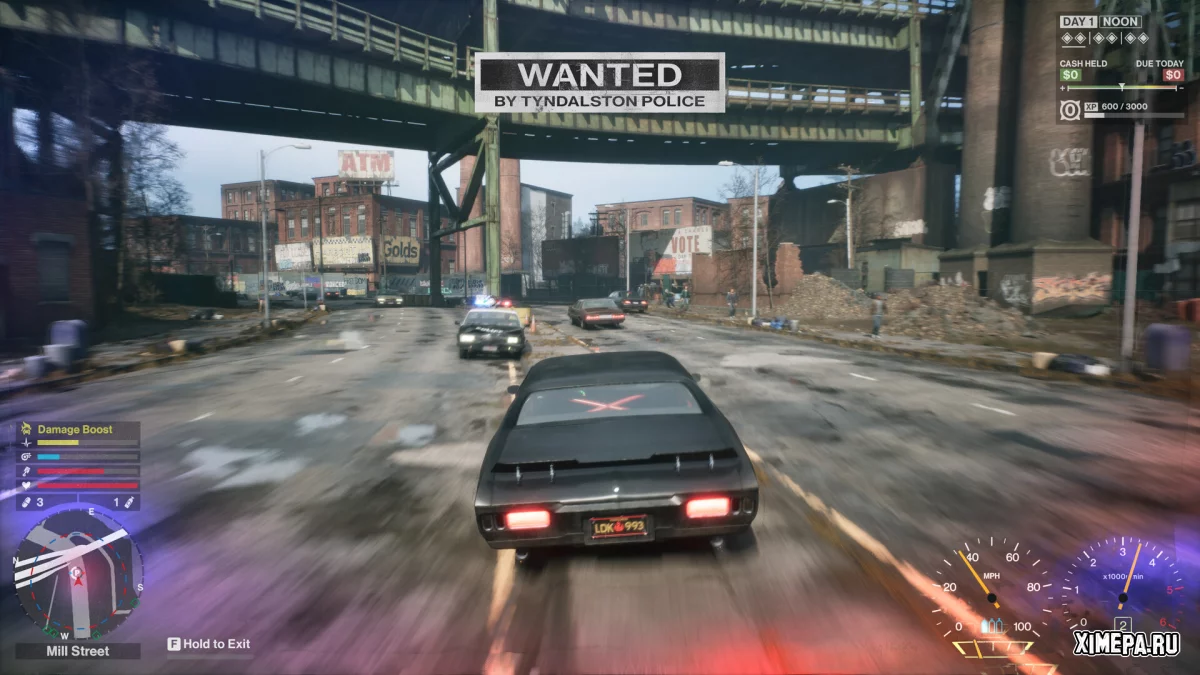
Task: Click the Wanted by Tyndalston Police banner
Action: click(x=599, y=83)
